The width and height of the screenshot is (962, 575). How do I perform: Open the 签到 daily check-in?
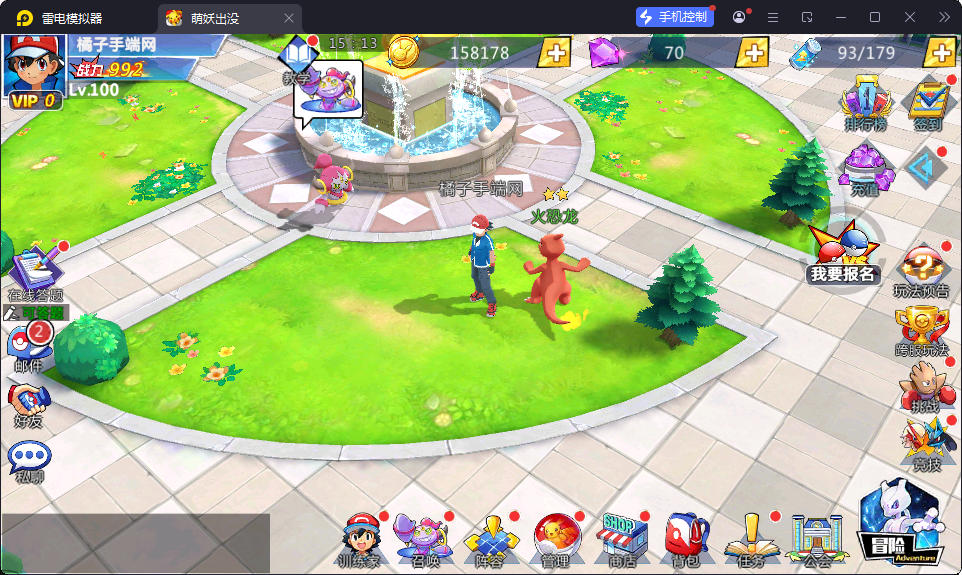coord(928,105)
